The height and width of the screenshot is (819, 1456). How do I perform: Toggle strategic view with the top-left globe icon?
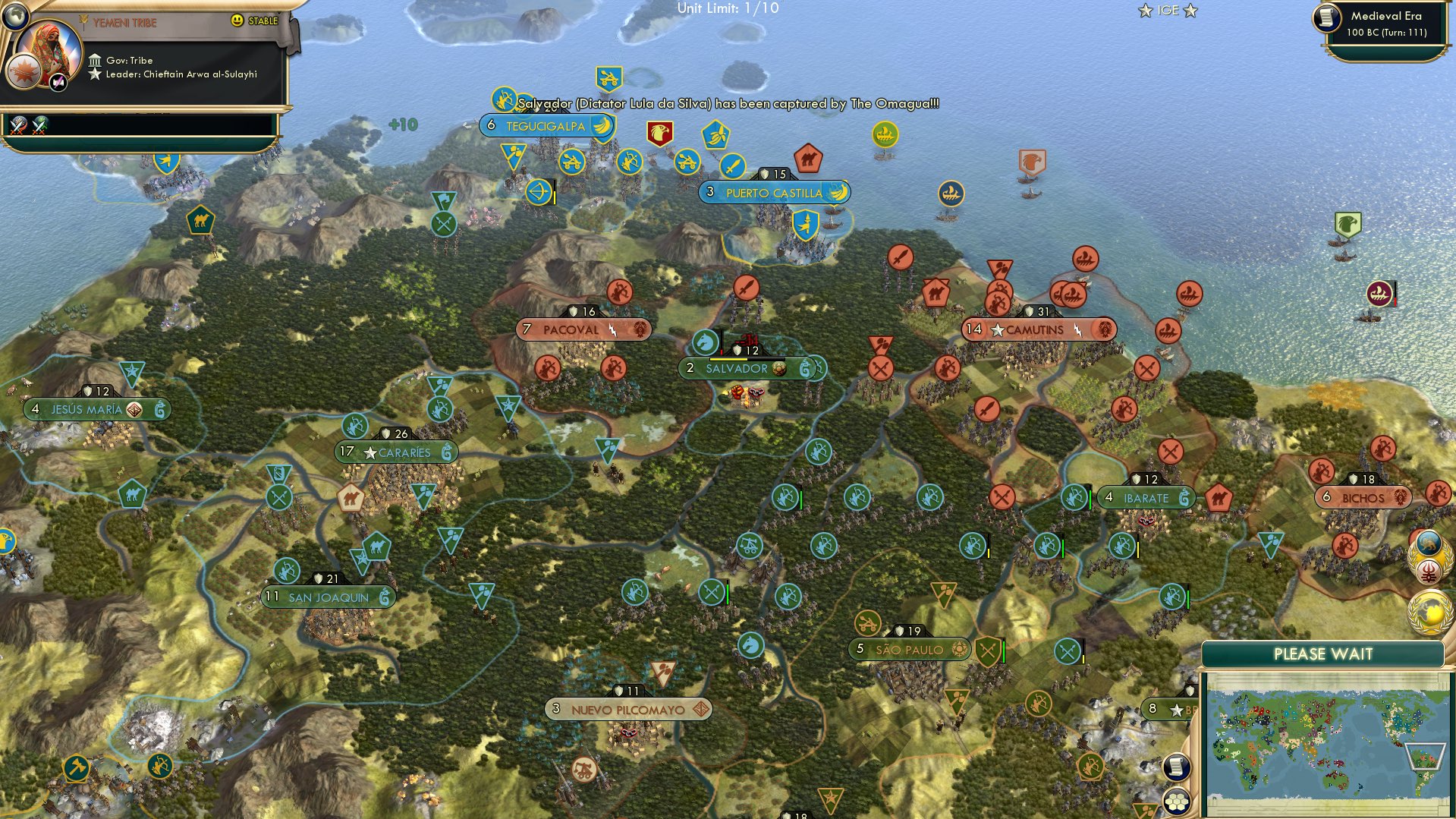15,15
